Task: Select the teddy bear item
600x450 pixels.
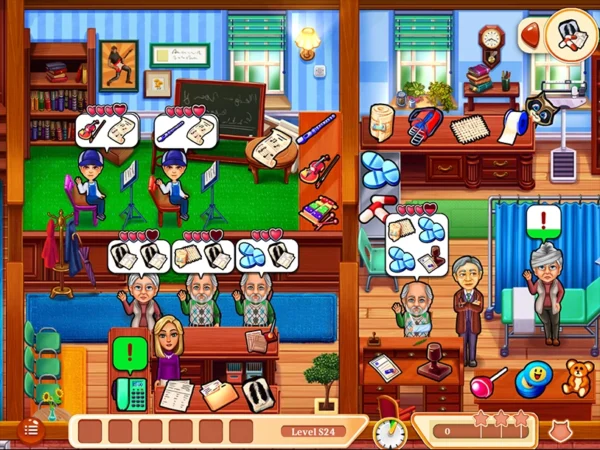Action: click(576, 378)
